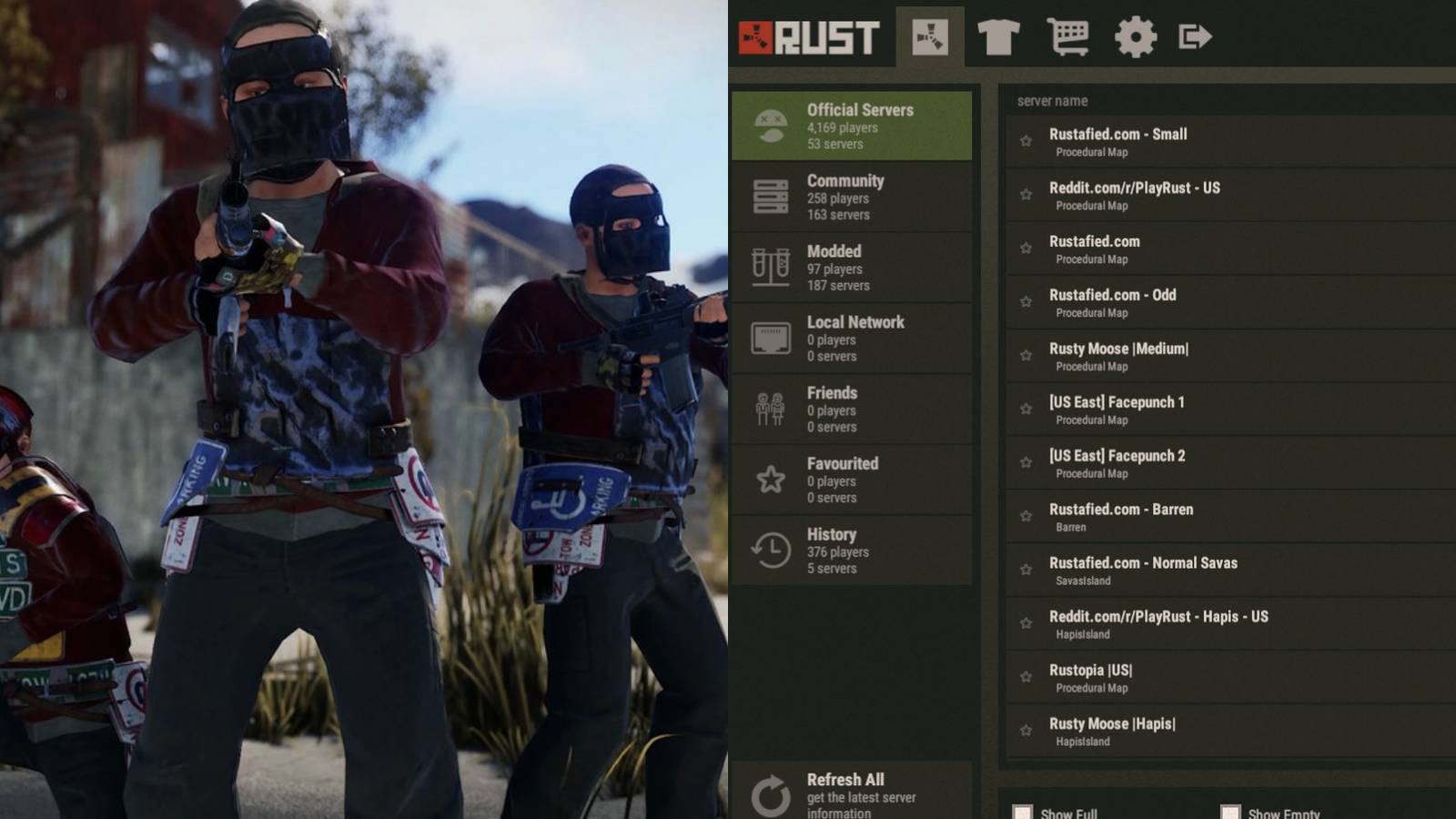Select the Modded servers test-tubes icon

coord(770,268)
